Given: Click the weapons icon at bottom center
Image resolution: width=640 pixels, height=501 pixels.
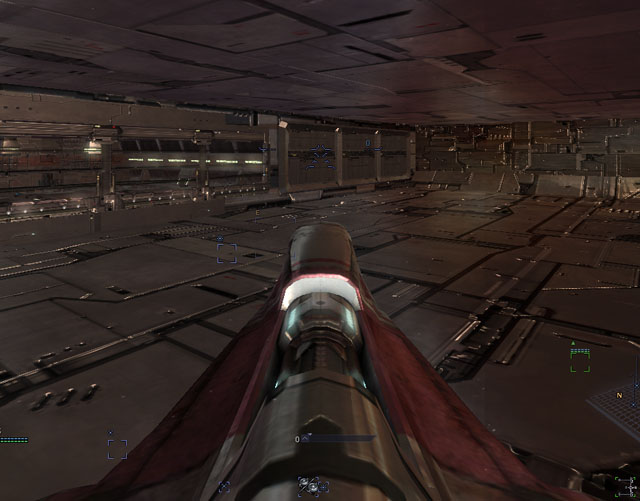Looking at the screenshot, I should (x=313, y=486).
